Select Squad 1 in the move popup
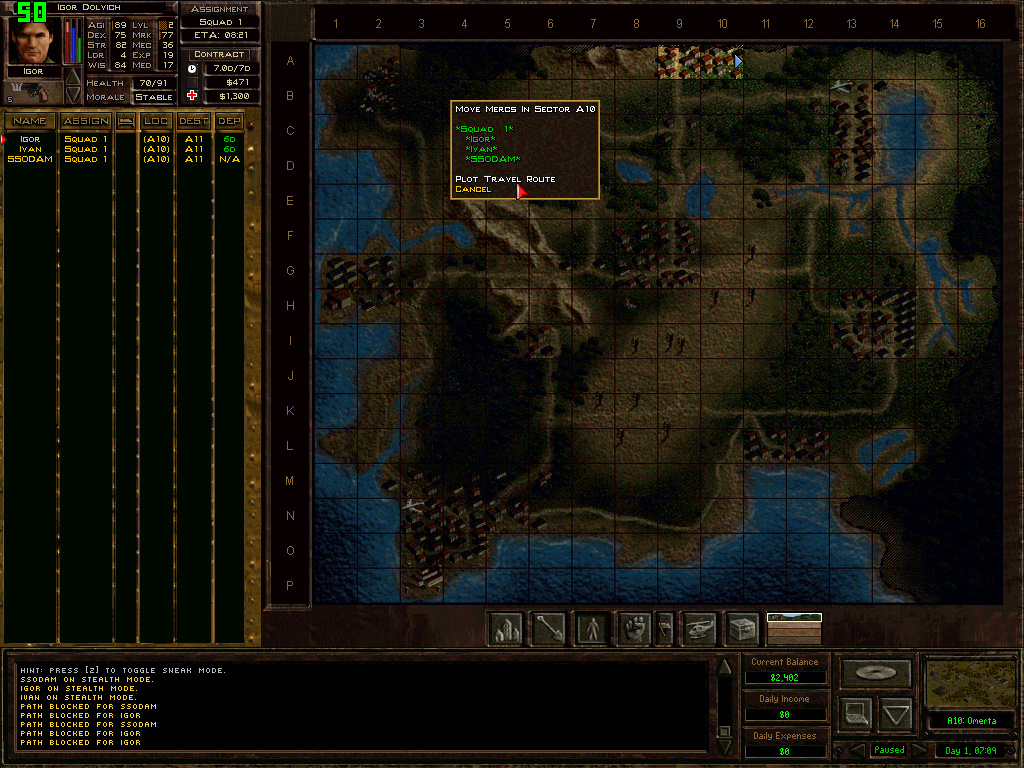This screenshot has height=768, width=1024. [486, 129]
